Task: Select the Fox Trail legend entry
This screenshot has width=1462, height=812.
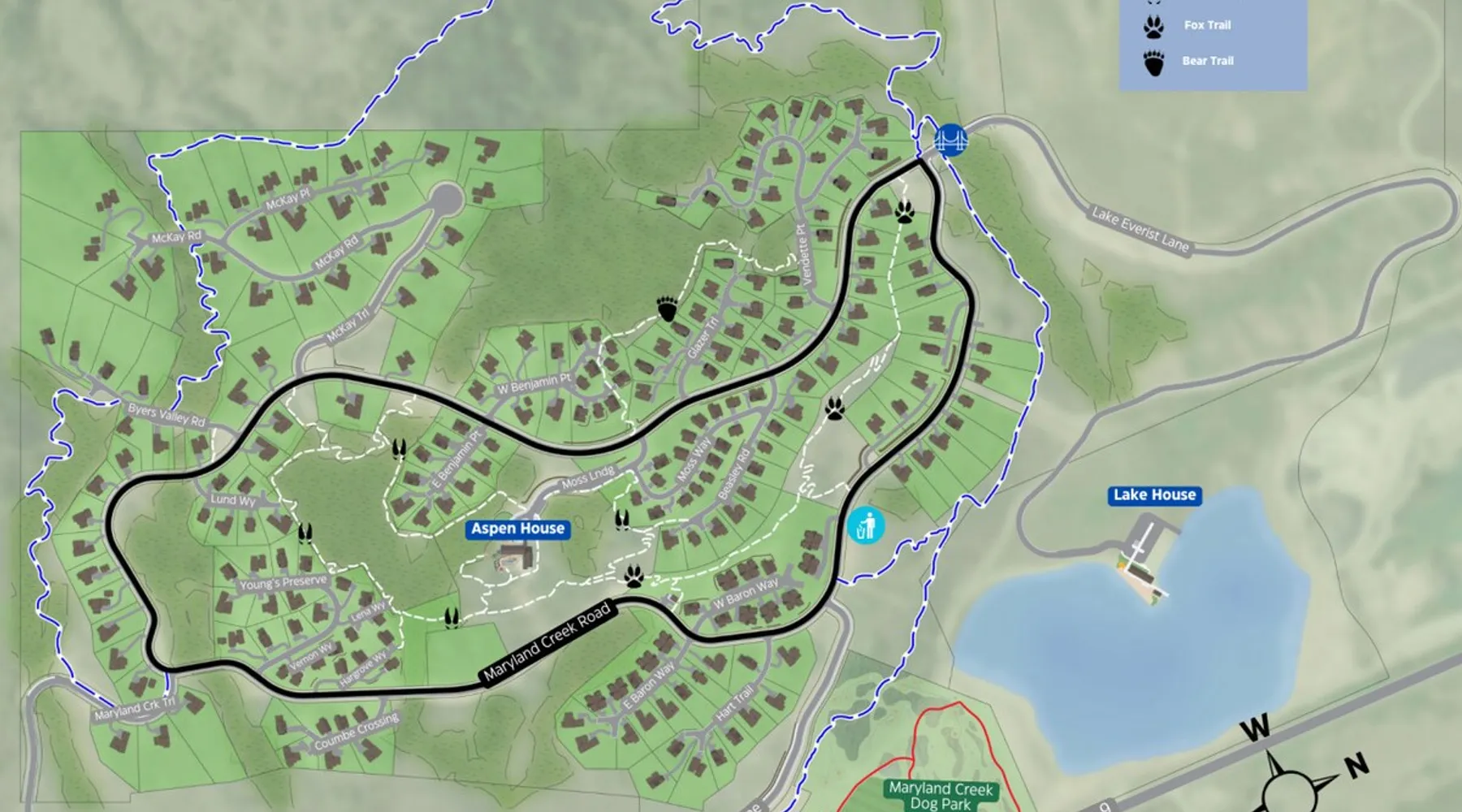Action: click(1206, 25)
